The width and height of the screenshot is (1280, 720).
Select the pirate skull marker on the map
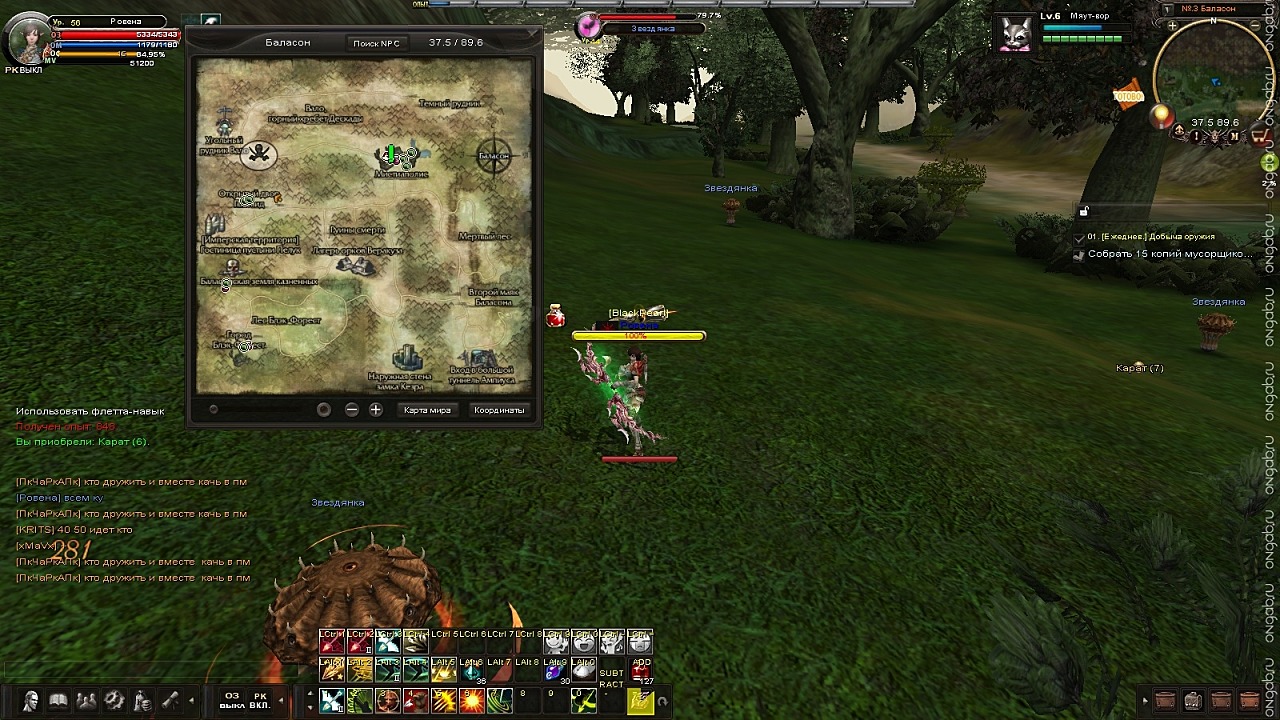point(260,154)
